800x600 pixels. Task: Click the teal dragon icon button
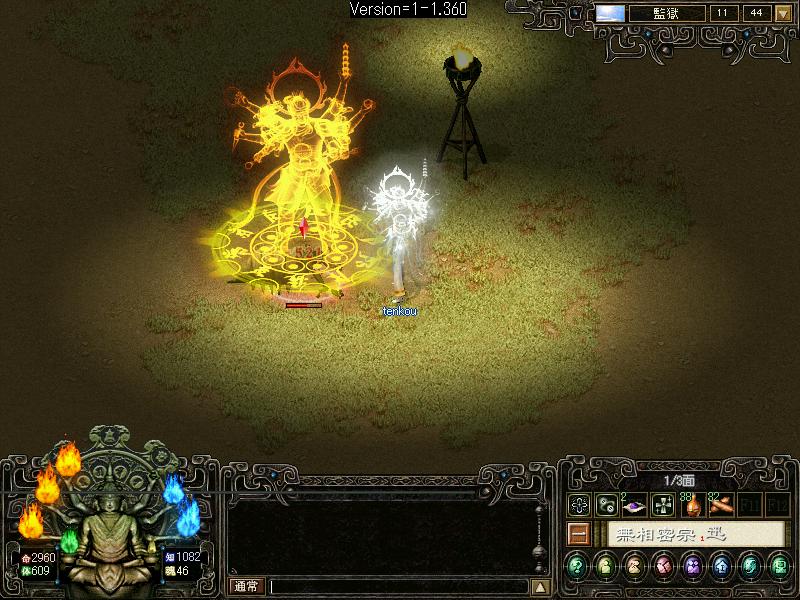(750, 566)
